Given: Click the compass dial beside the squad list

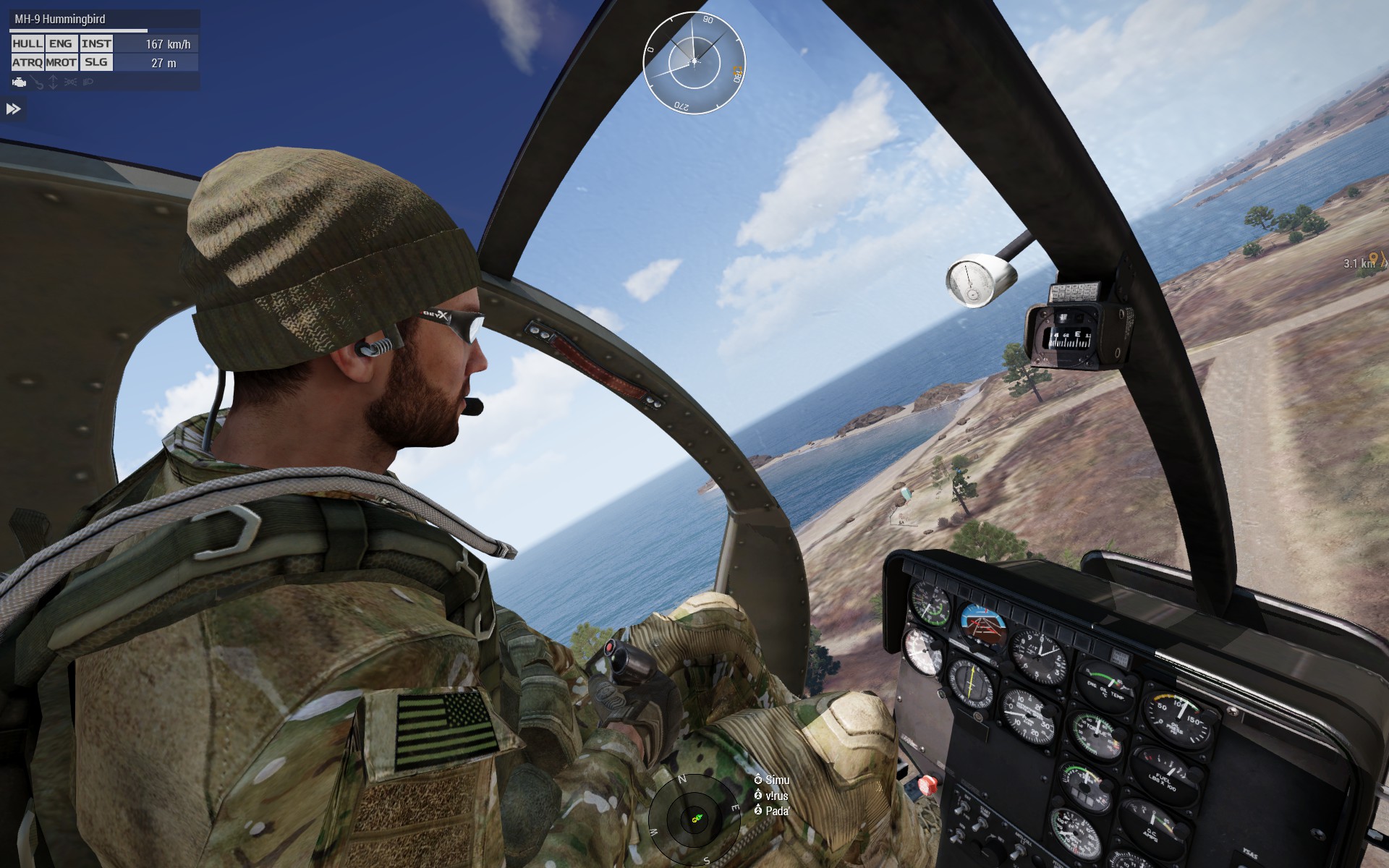Looking at the screenshot, I should [694, 816].
